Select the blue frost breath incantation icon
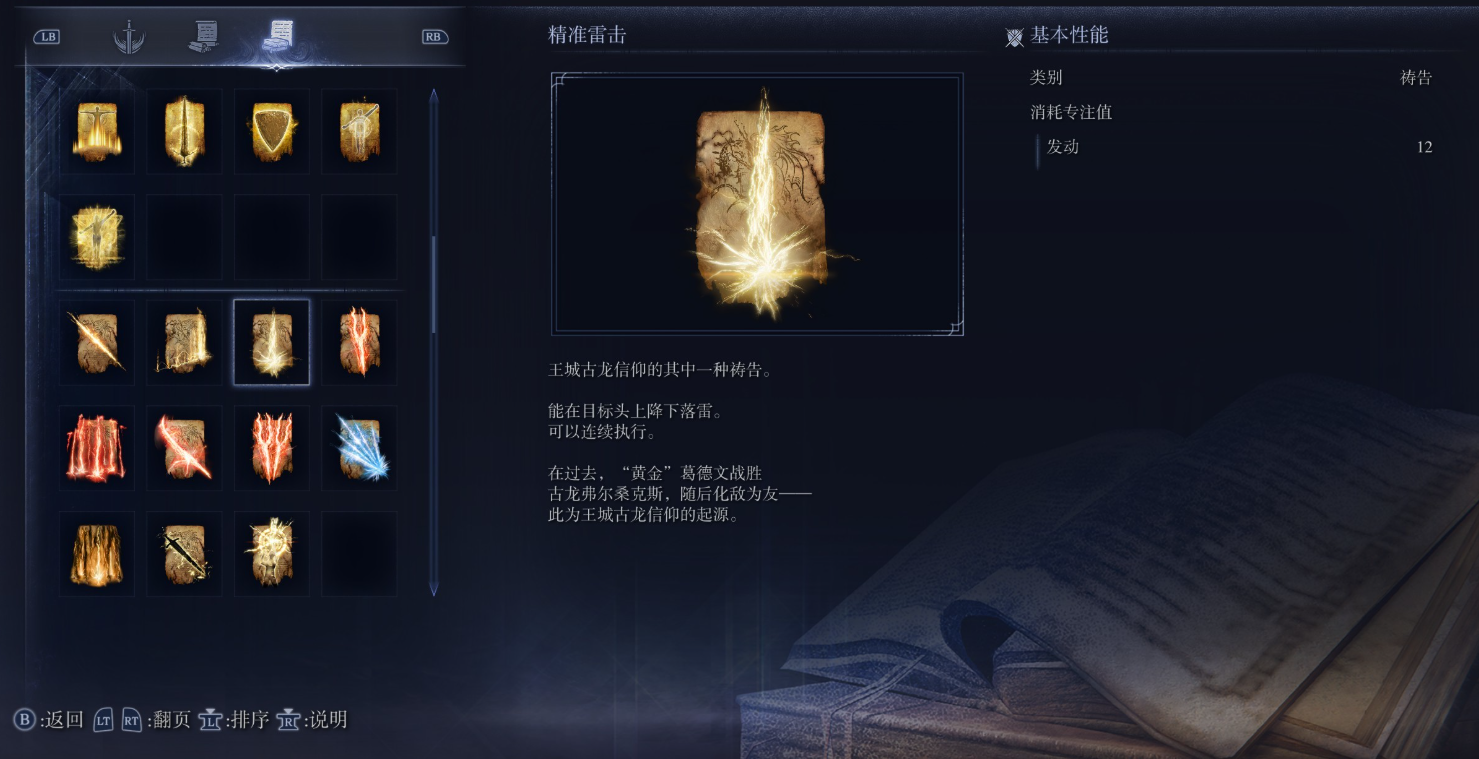1479x759 pixels. pos(359,447)
